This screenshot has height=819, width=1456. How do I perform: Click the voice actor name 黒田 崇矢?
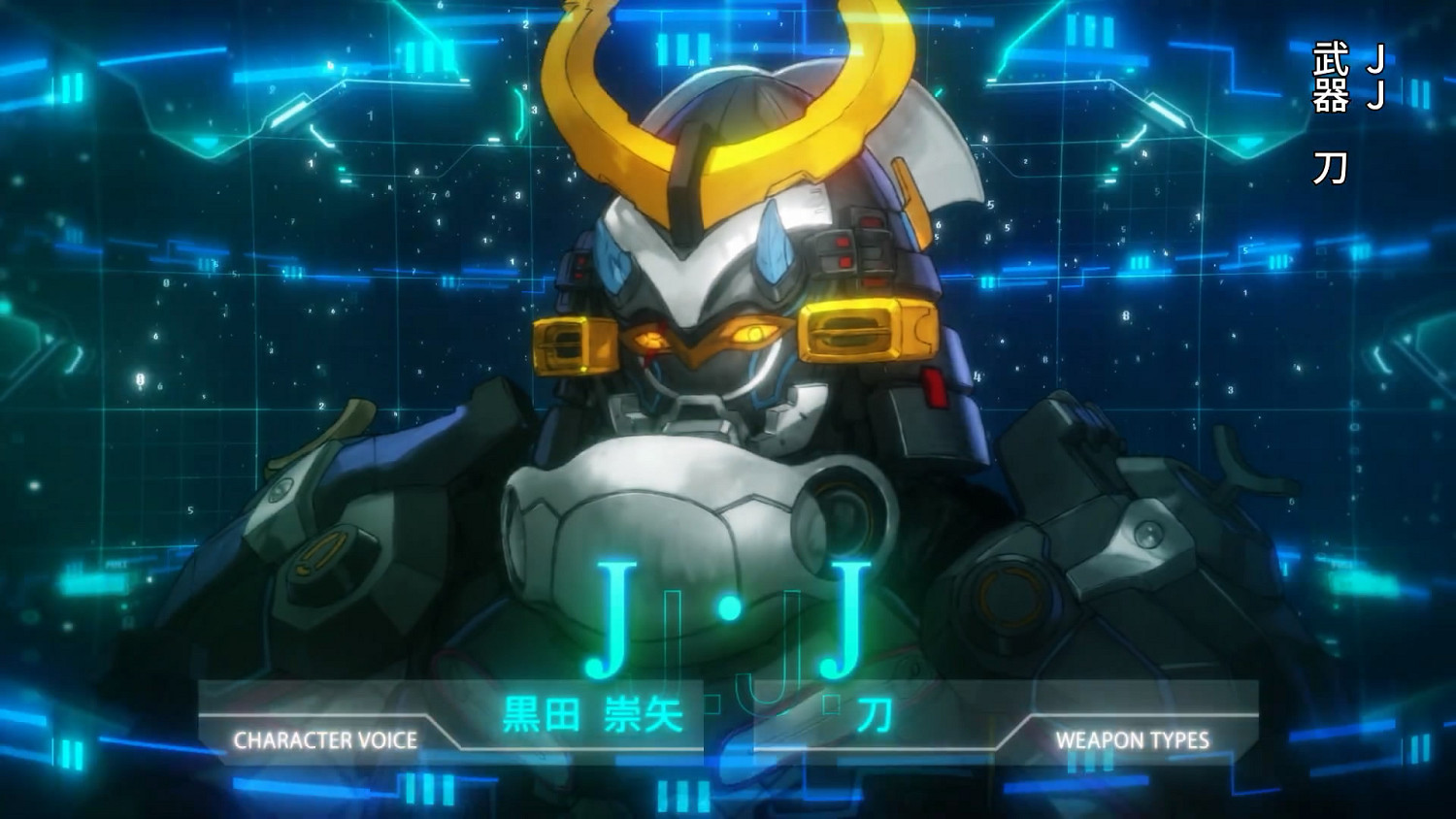point(592,713)
